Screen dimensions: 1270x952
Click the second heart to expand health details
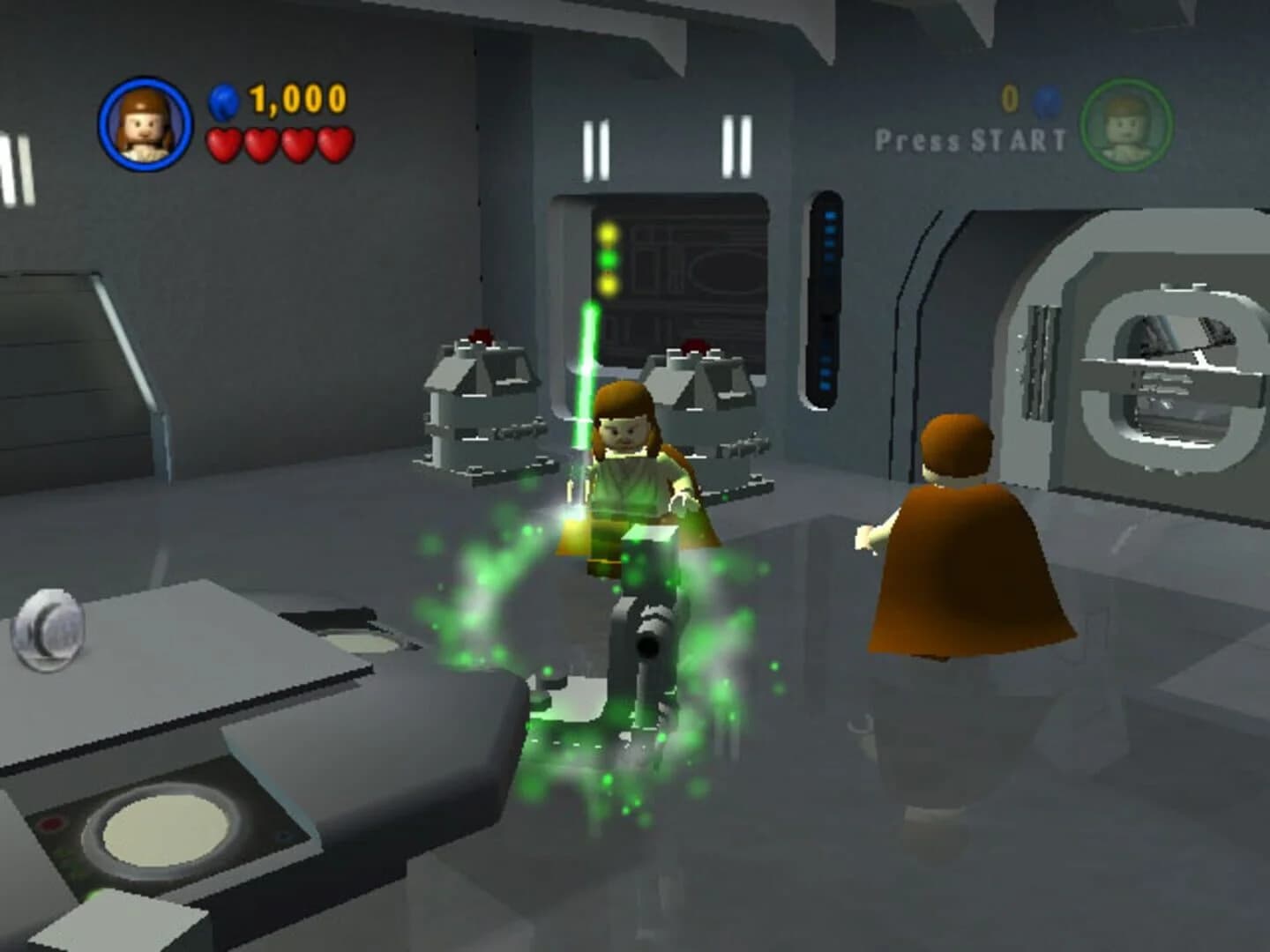(x=259, y=143)
